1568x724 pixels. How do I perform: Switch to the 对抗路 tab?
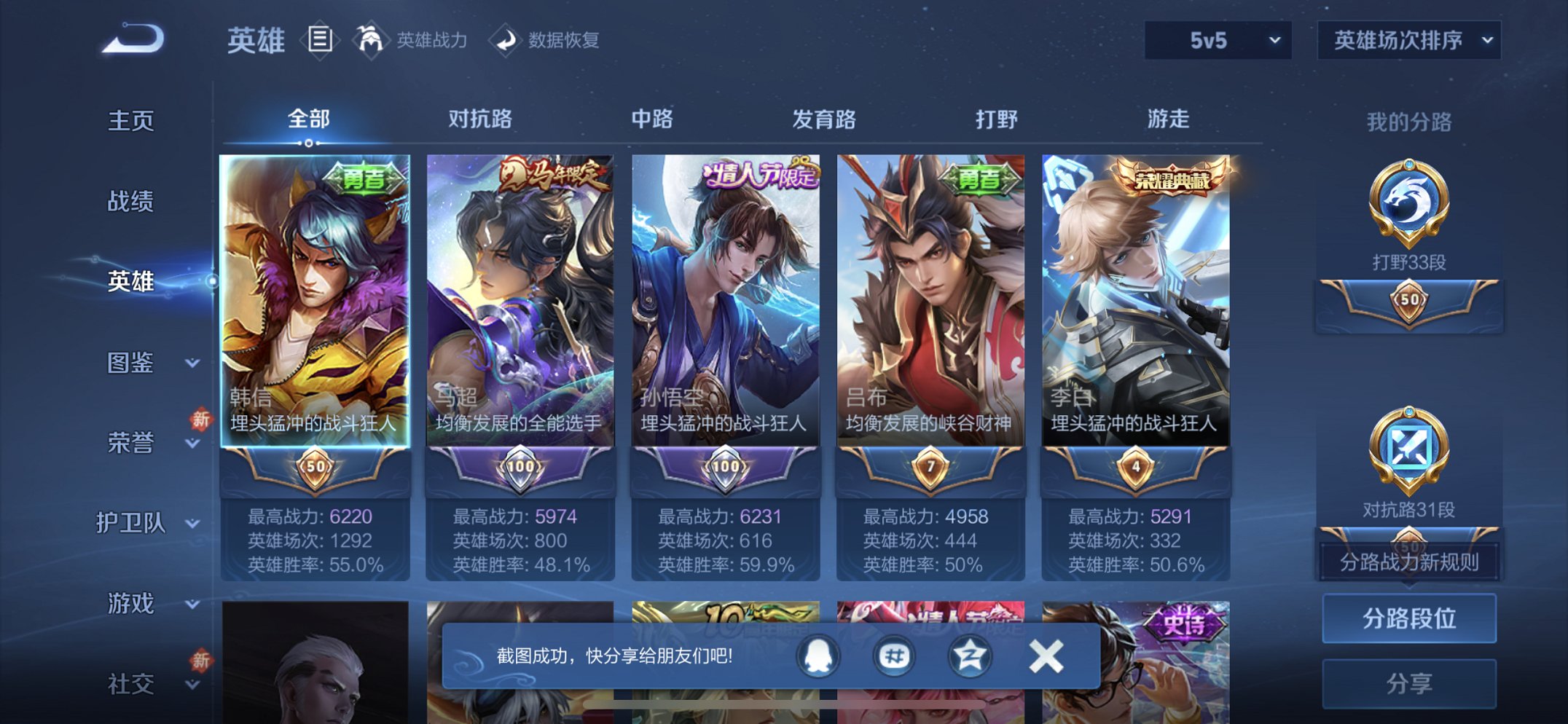482,119
